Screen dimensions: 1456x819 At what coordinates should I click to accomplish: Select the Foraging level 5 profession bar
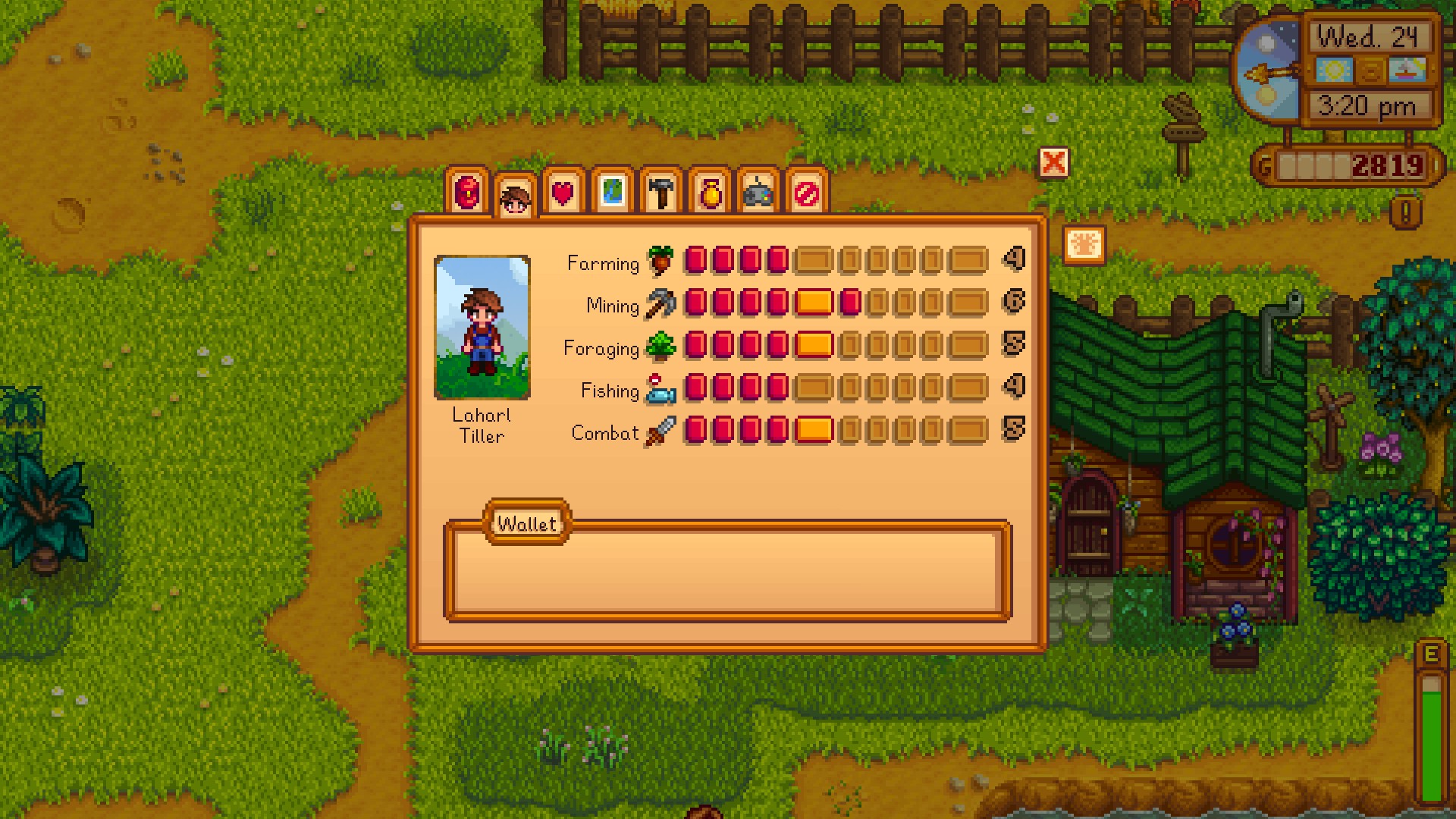click(814, 345)
